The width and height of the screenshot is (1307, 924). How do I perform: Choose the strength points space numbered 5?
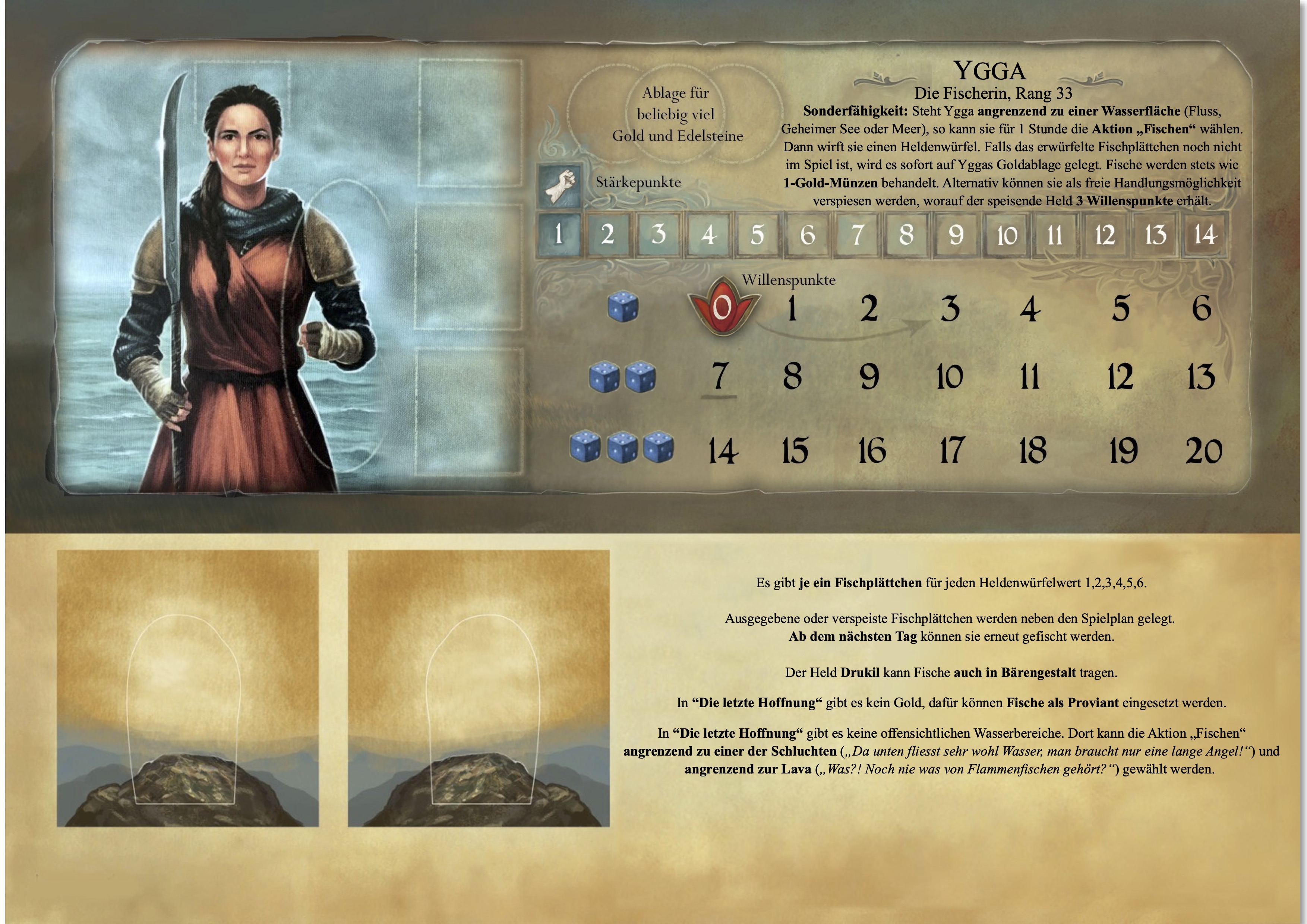coord(757,234)
